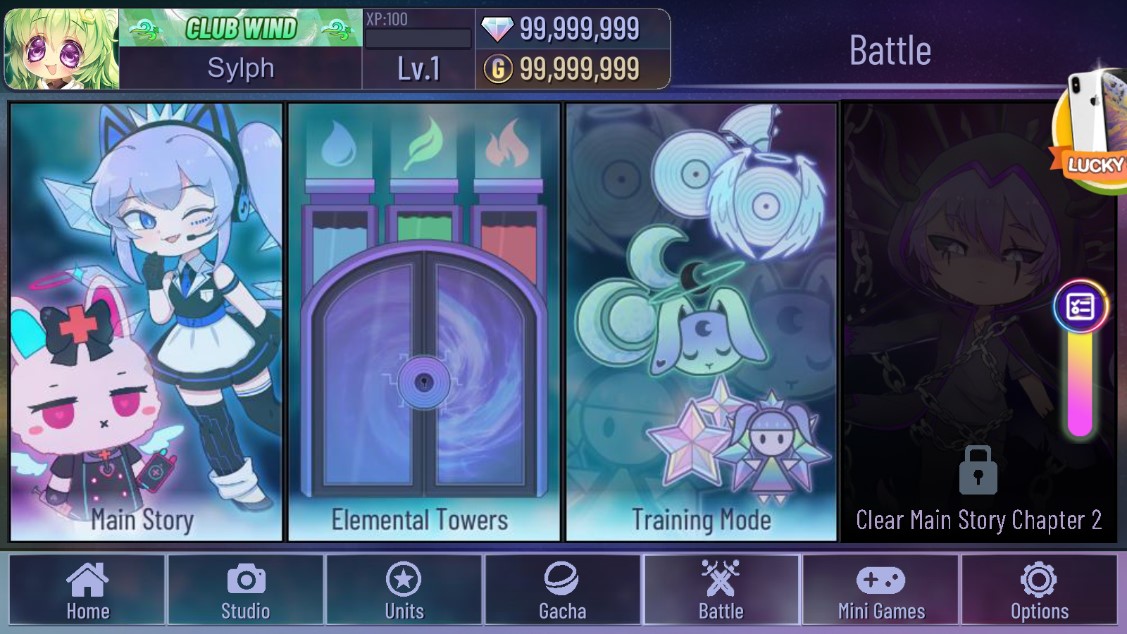This screenshot has height=634, width=1127.
Task: Open the Studio tab
Action: [245, 590]
